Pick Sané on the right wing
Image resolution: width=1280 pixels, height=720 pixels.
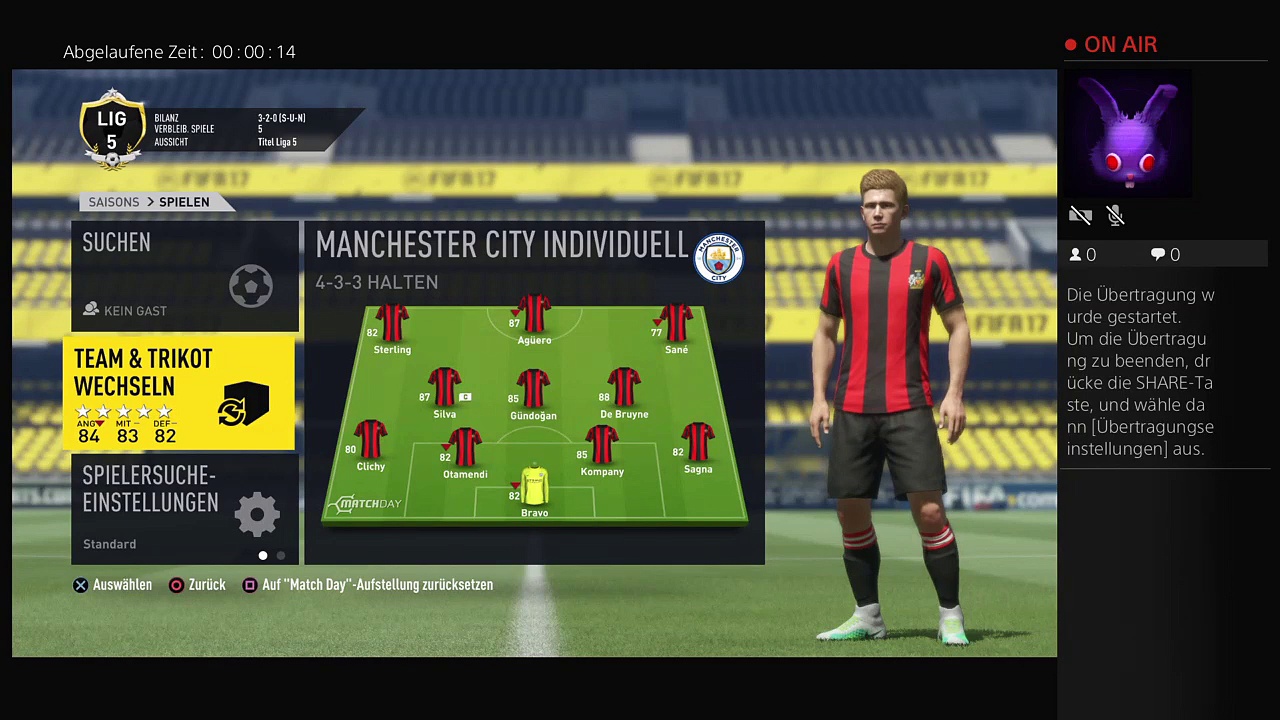676,323
